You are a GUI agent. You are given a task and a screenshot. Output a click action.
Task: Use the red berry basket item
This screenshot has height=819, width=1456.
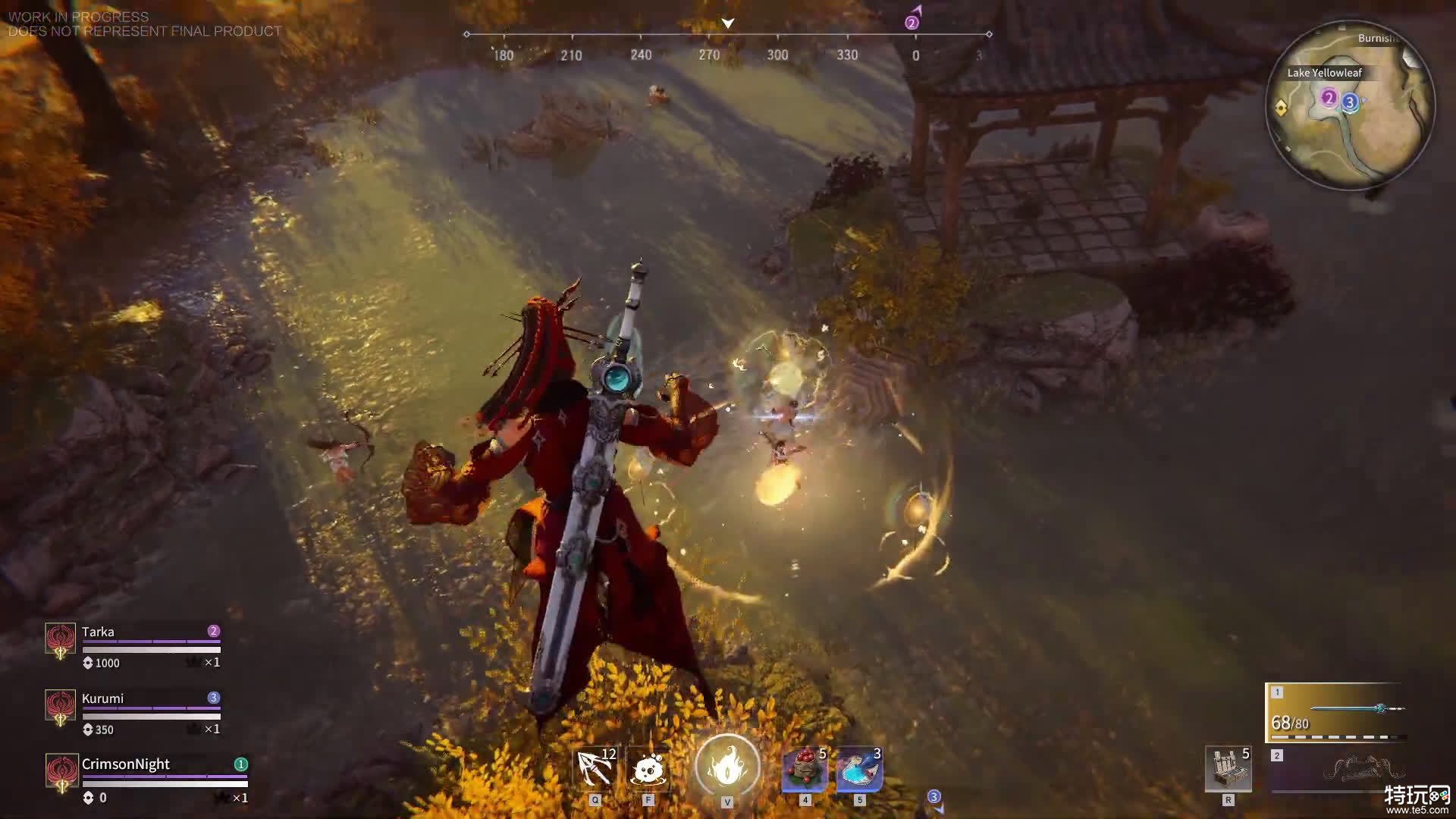tap(805, 769)
